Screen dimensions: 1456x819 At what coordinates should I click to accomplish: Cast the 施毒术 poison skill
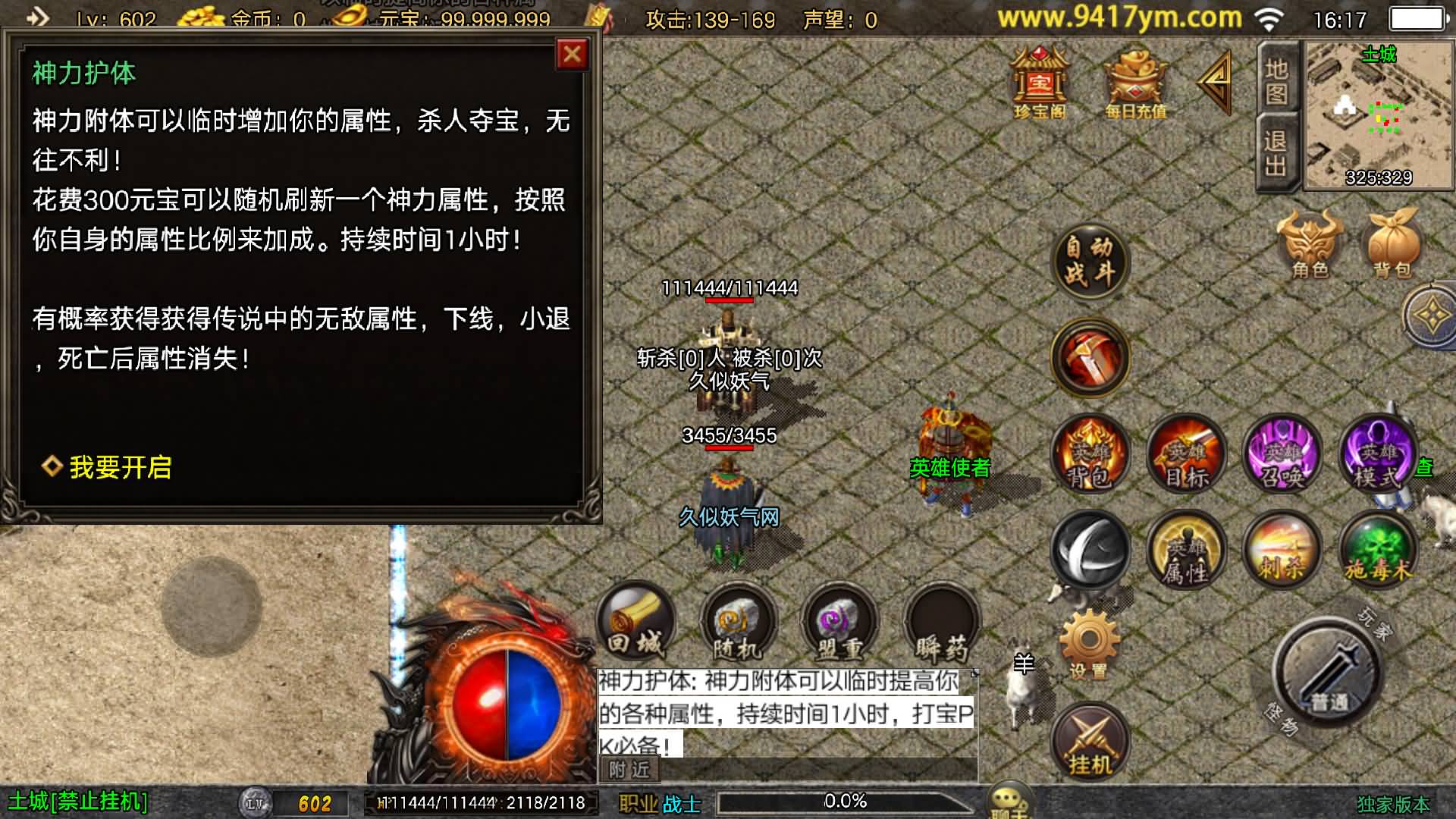1379,551
